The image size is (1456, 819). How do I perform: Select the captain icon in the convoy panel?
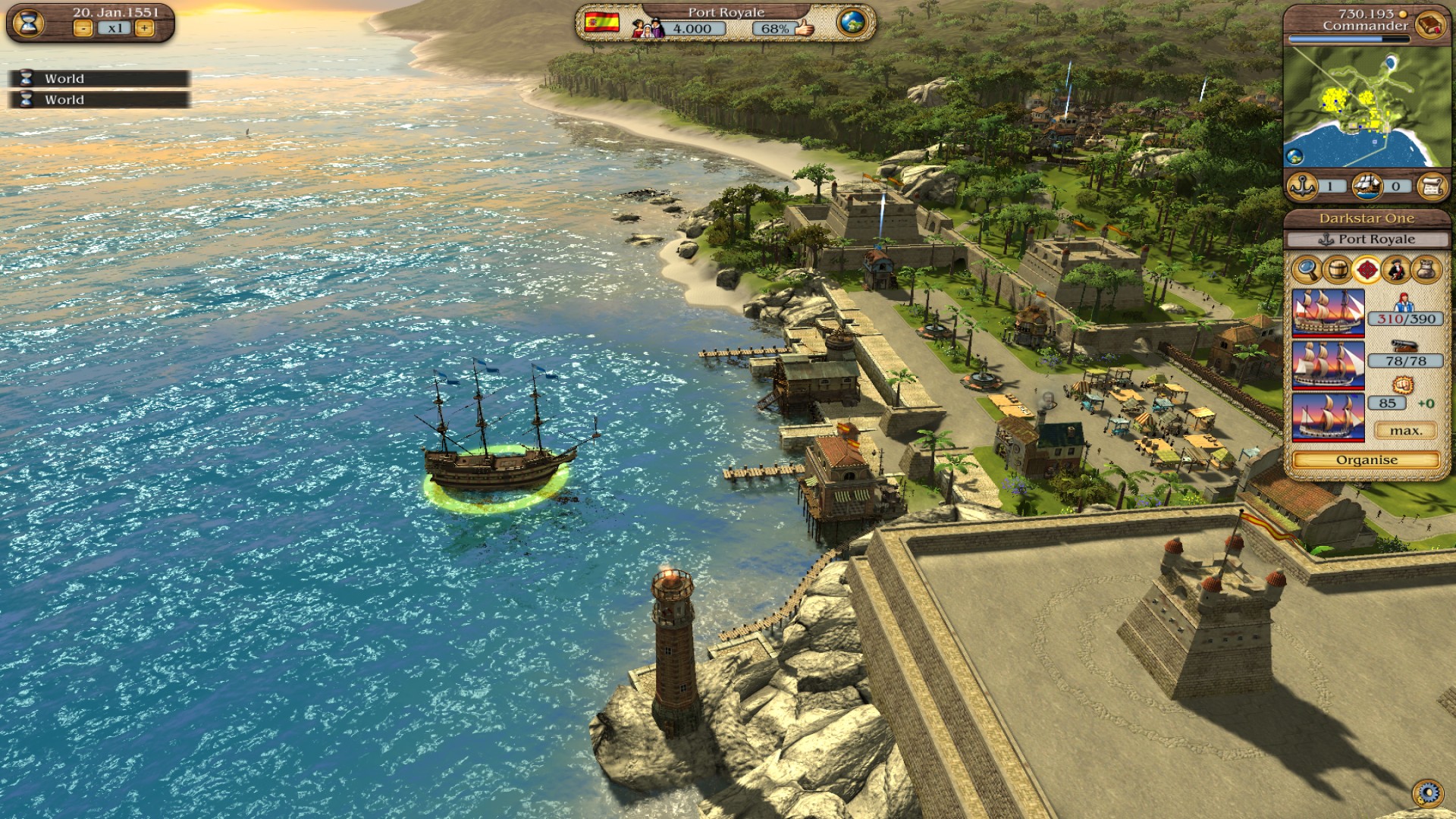[1395, 269]
